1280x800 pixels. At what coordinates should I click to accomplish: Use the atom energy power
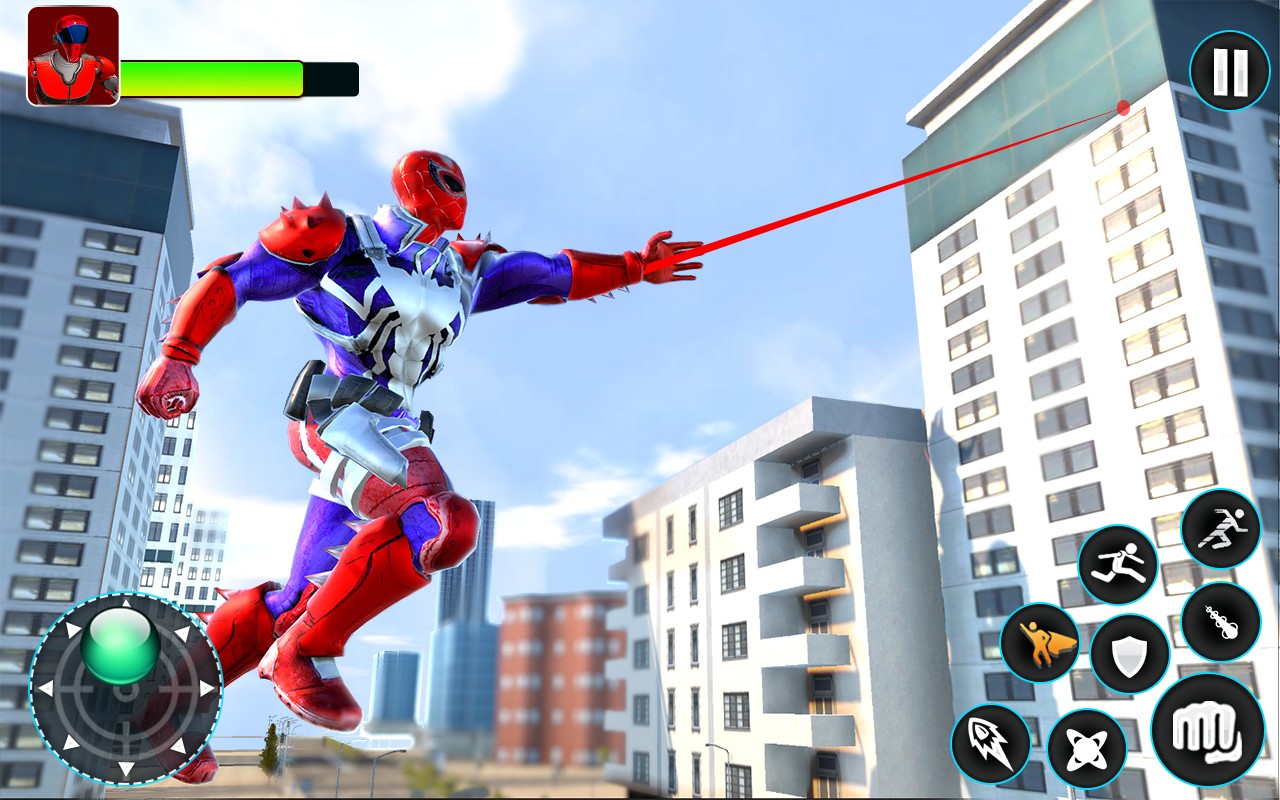point(1087,749)
